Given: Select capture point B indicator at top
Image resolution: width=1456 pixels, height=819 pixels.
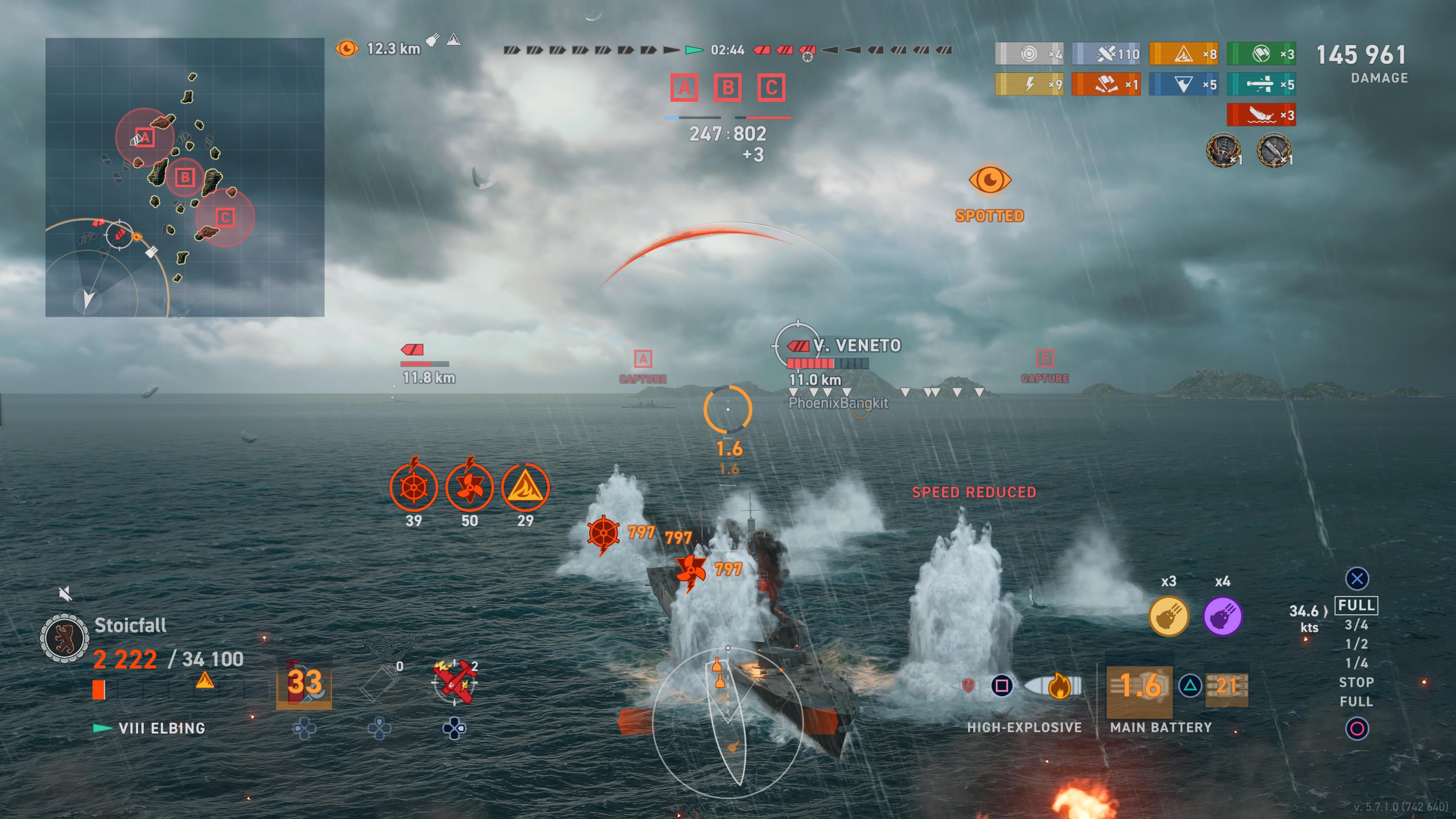Looking at the screenshot, I should pos(728,88).
